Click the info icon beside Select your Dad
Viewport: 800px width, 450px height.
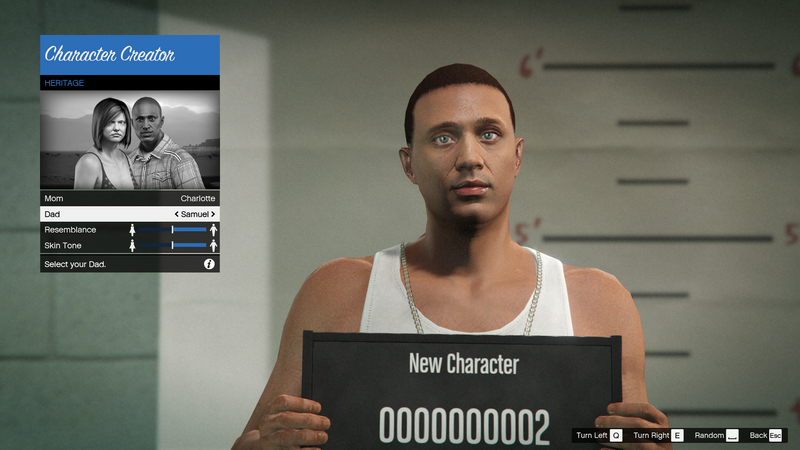(209, 264)
